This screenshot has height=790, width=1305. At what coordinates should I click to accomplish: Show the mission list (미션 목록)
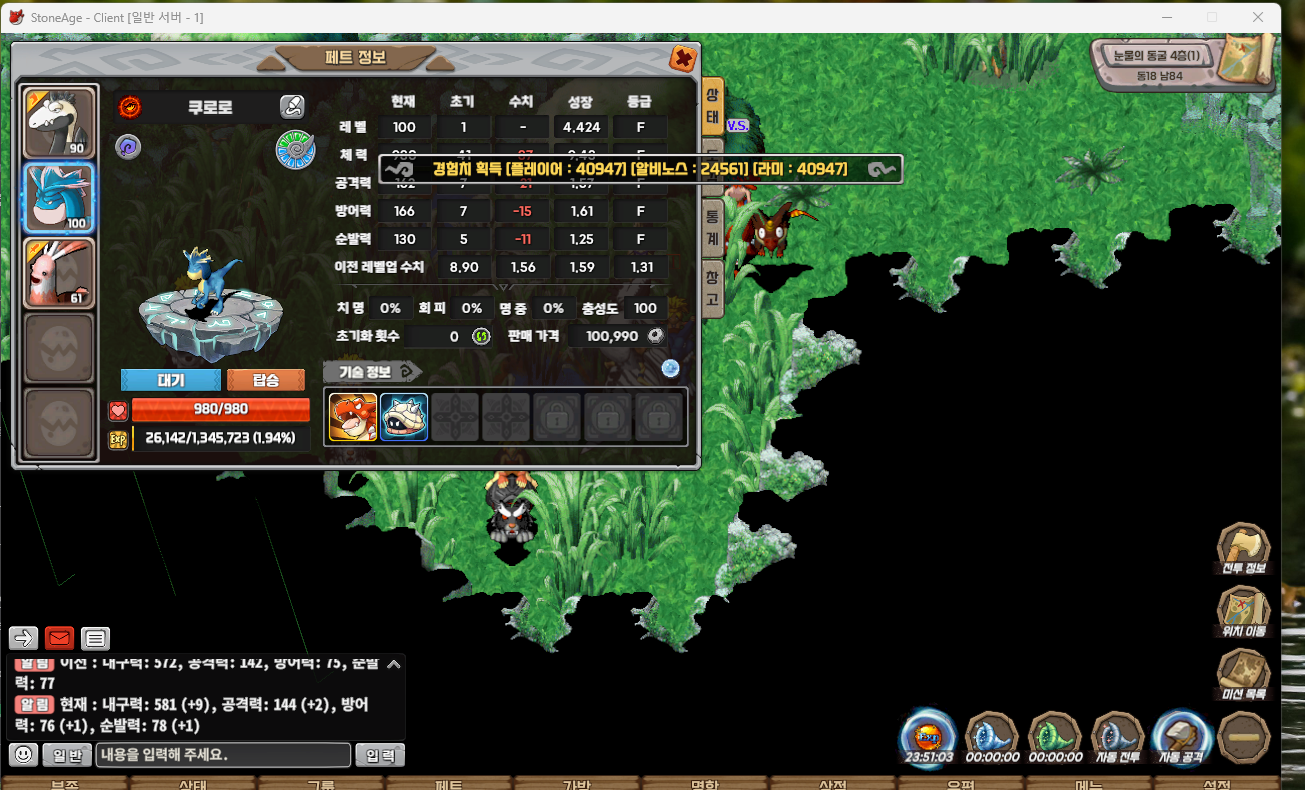coord(1243,675)
